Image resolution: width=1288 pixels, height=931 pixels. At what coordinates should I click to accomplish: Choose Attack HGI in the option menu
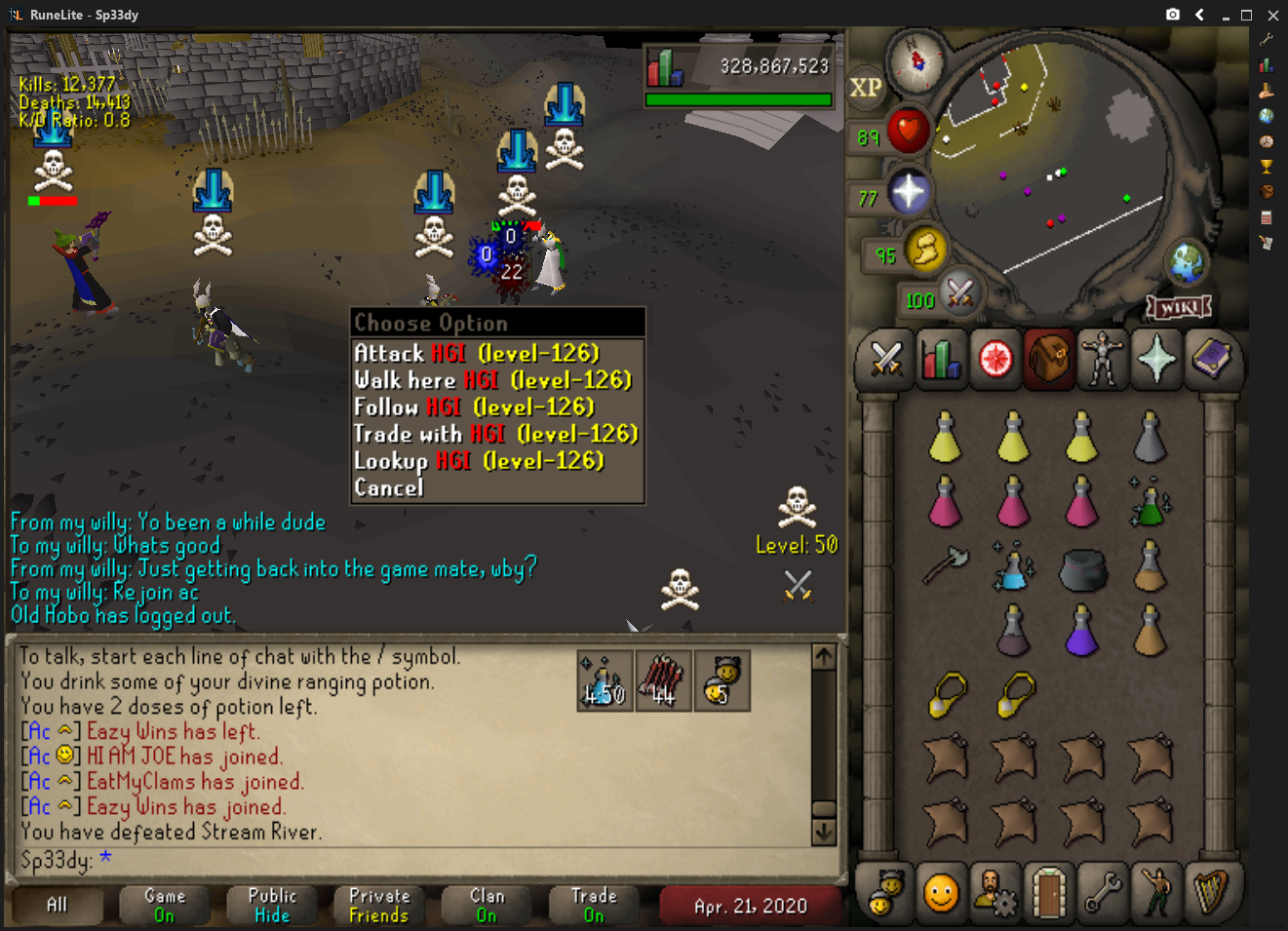[477, 353]
